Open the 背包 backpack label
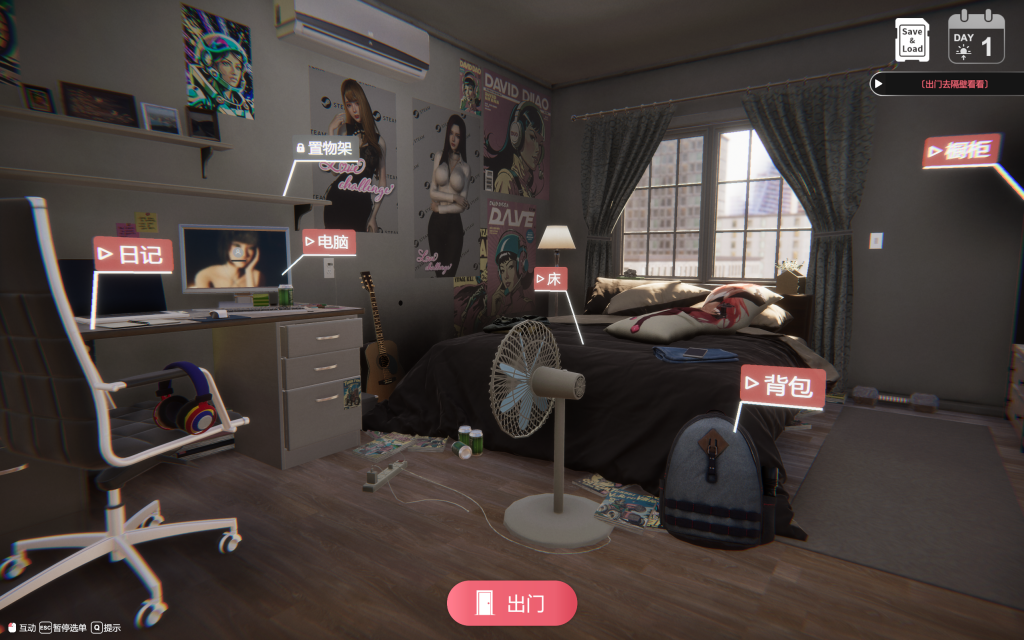 pyautogui.click(x=783, y=386)
